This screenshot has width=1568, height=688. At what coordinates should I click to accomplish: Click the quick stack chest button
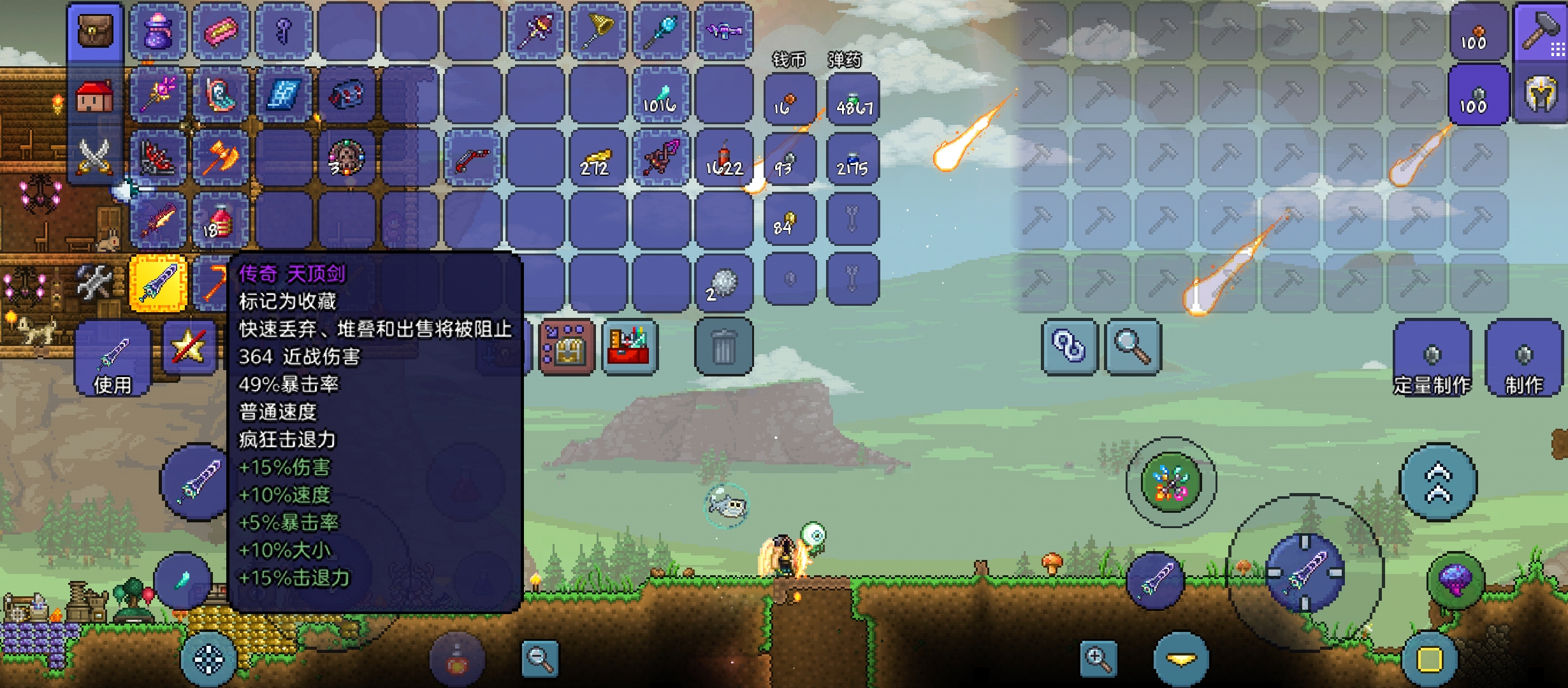pos(567,348)
